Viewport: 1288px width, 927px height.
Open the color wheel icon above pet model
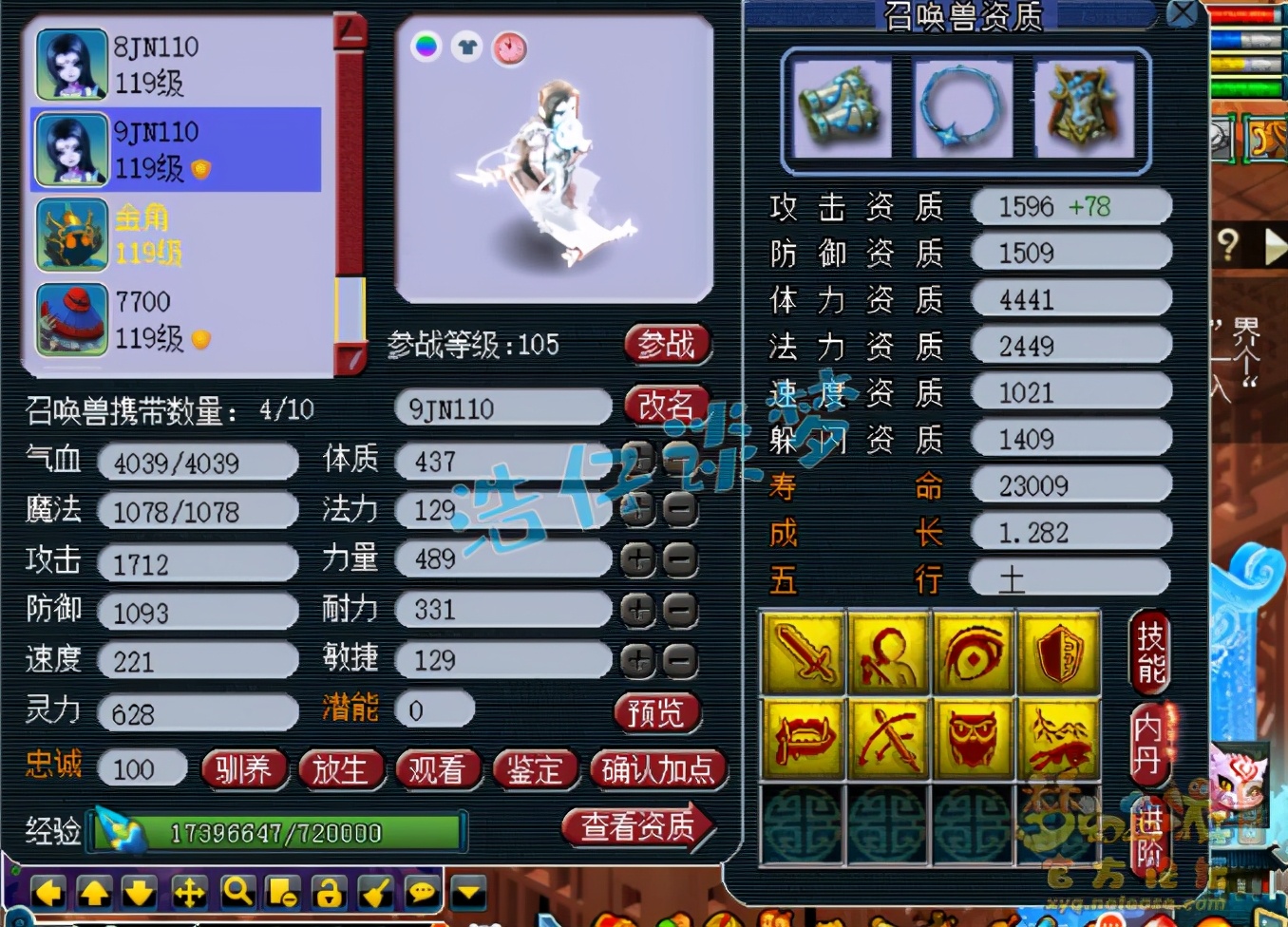(x=426, y=45)
